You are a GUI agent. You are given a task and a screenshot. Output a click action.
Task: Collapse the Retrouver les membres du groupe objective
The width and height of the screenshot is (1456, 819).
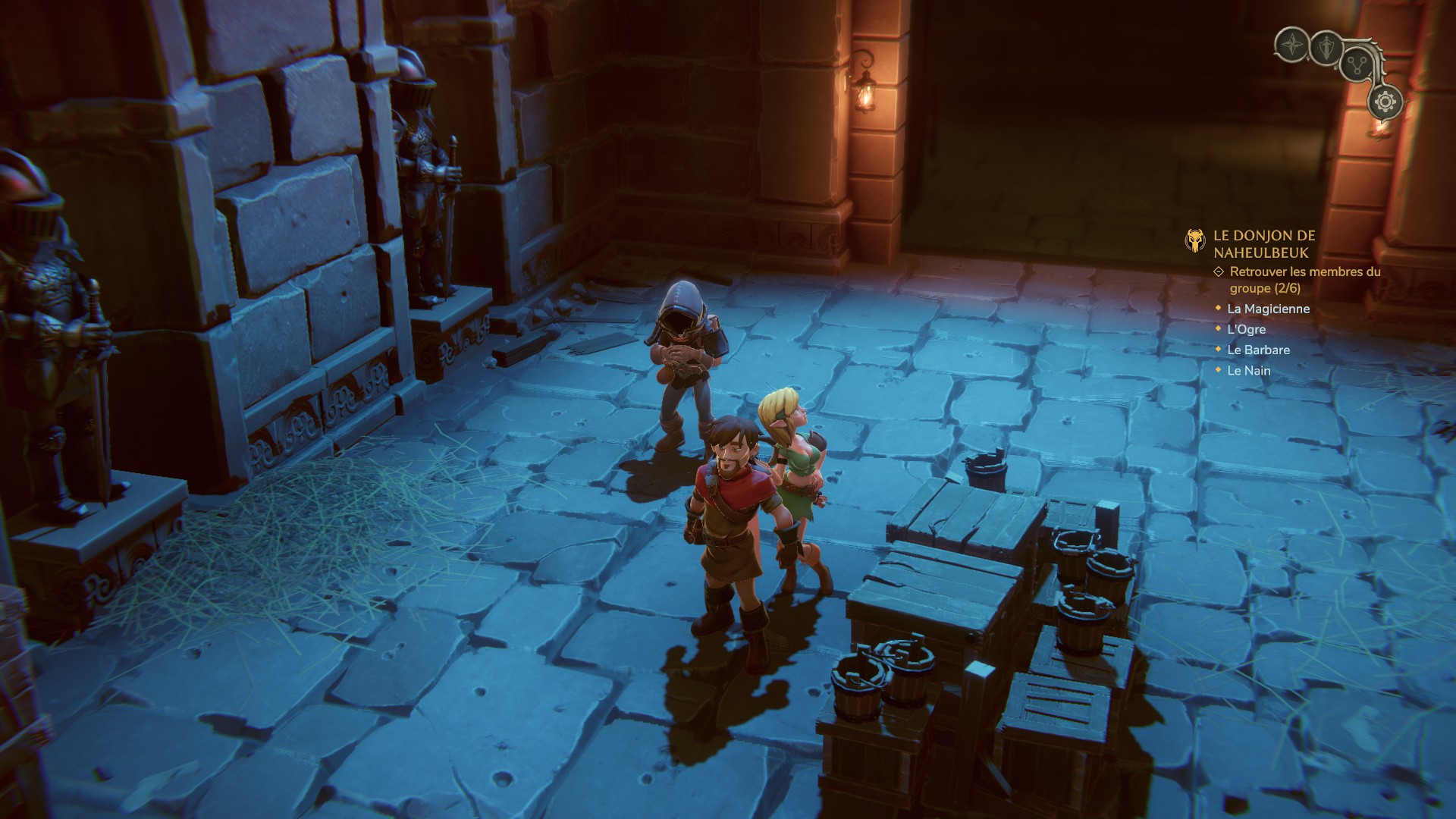(1219, 271)
